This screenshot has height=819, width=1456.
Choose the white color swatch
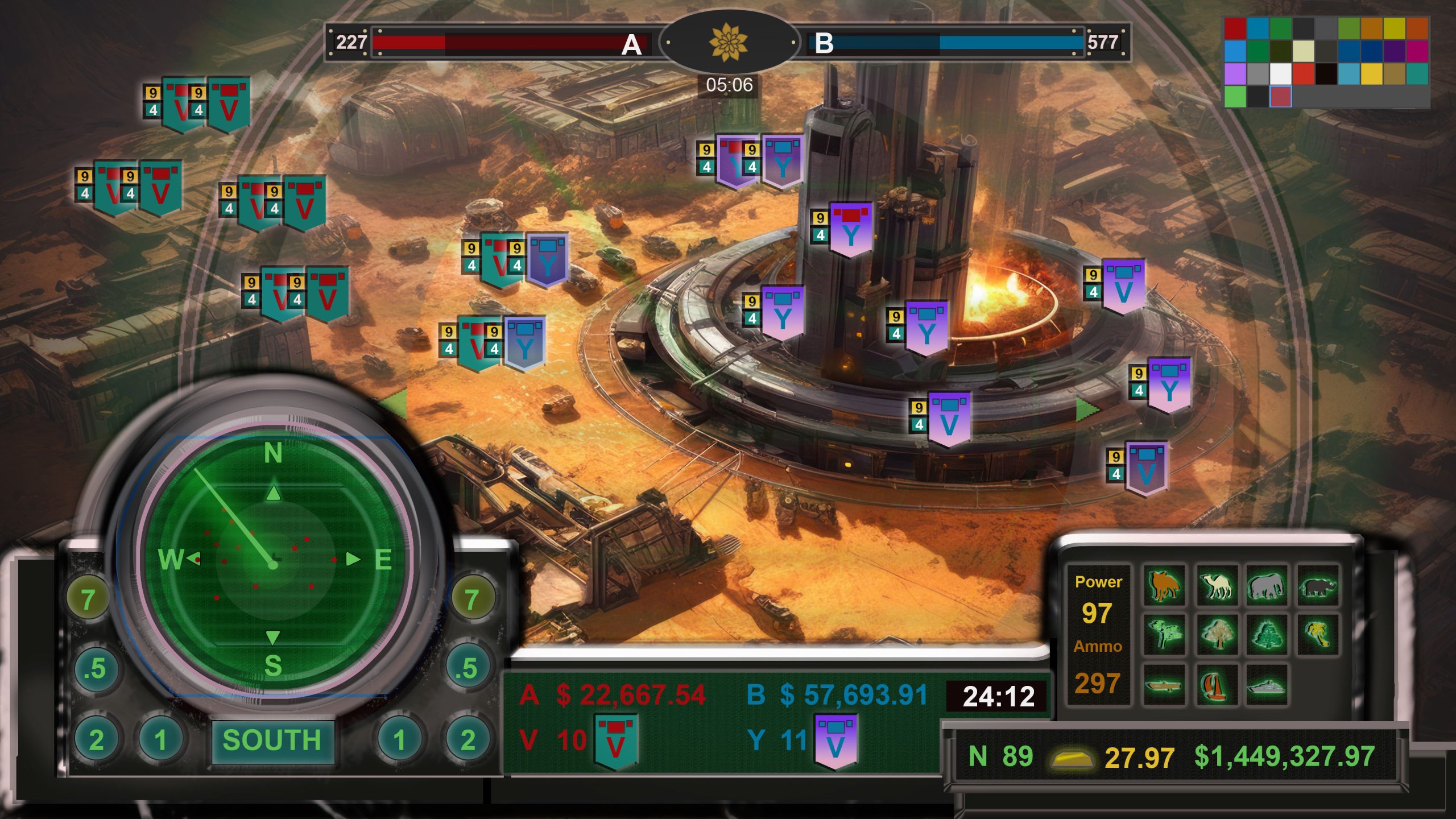coord(1280,73)
